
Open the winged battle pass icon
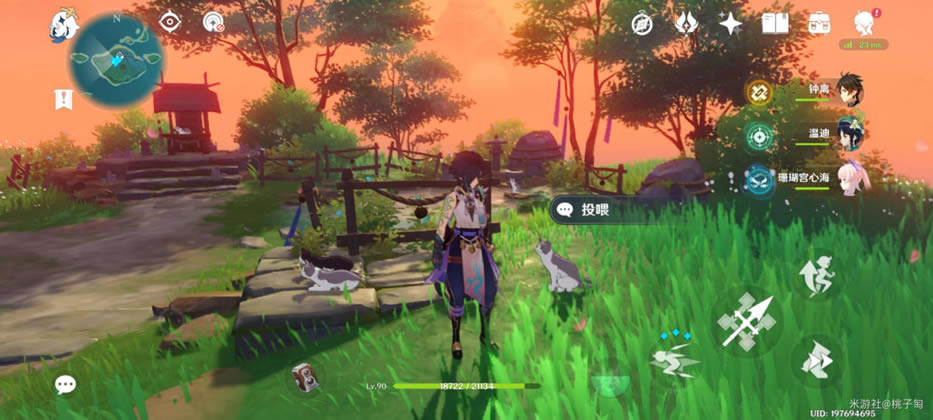pos(686,22)
